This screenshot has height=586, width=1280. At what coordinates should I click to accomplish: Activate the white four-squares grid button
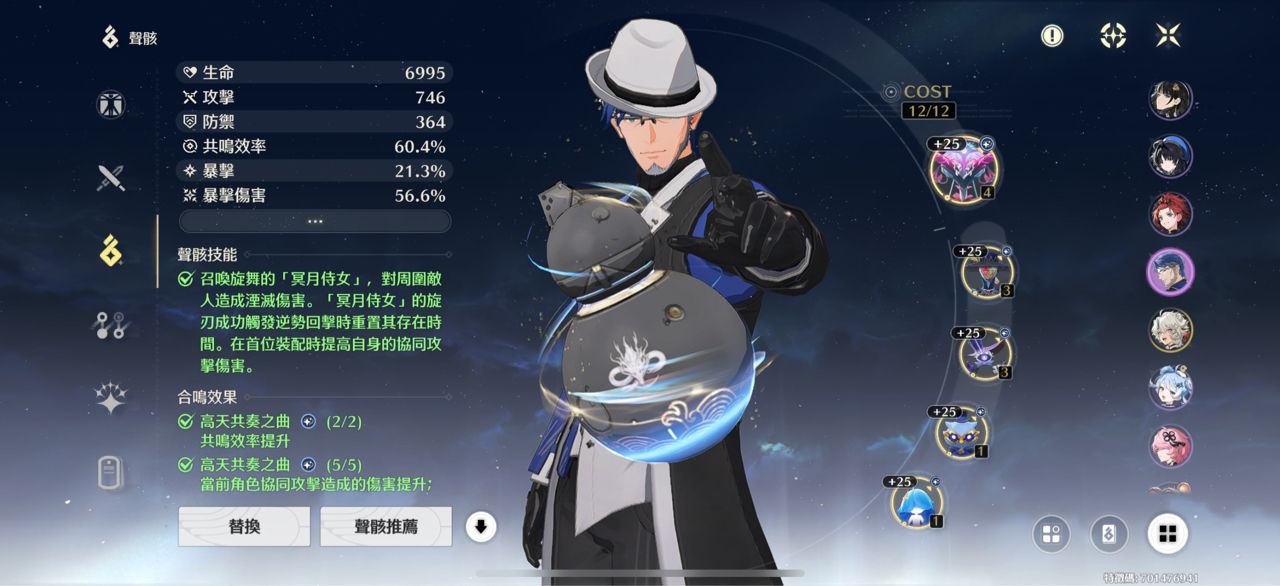click(1167, 534)
